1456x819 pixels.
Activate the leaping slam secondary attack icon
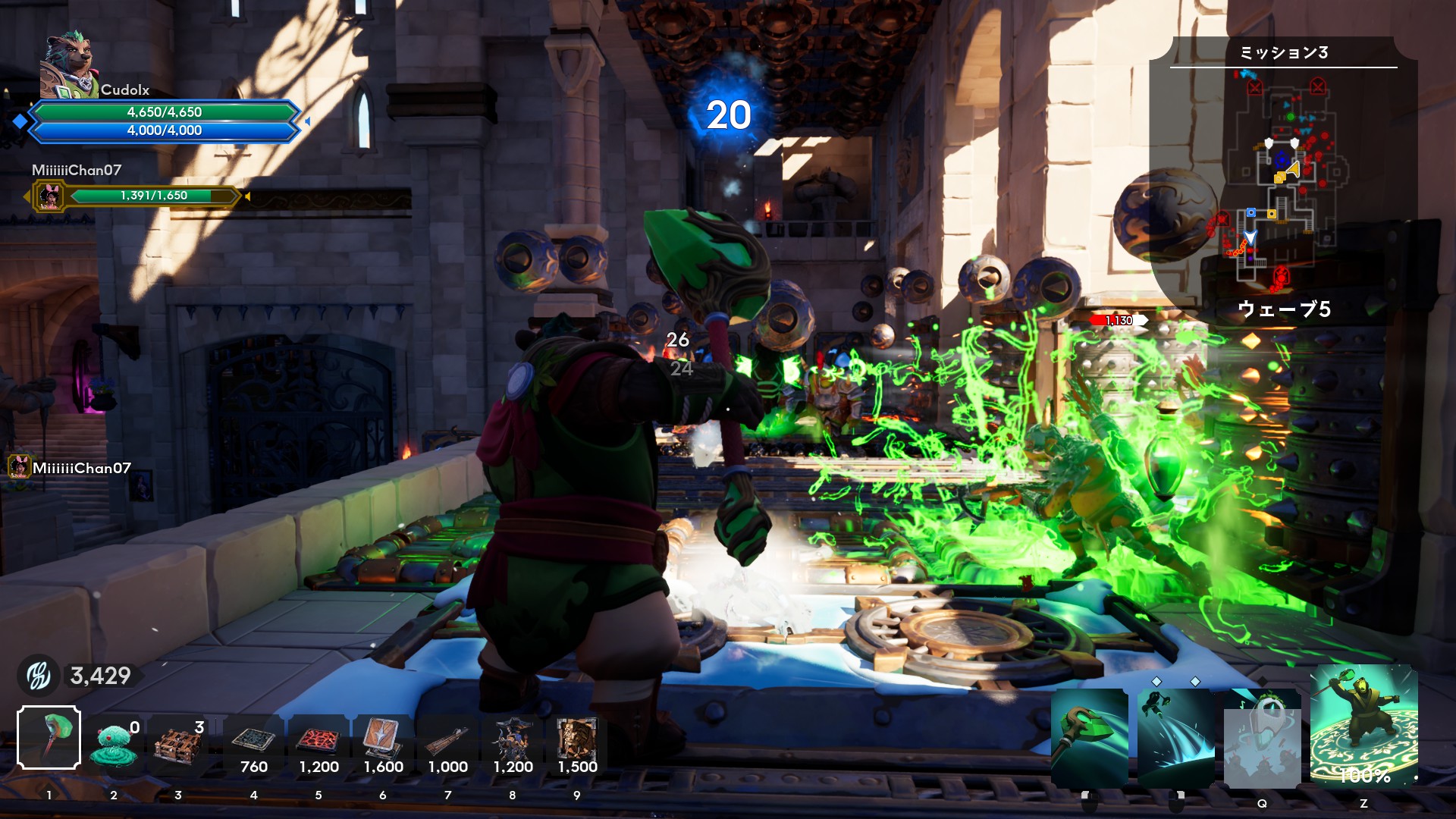click(1175, 739)
